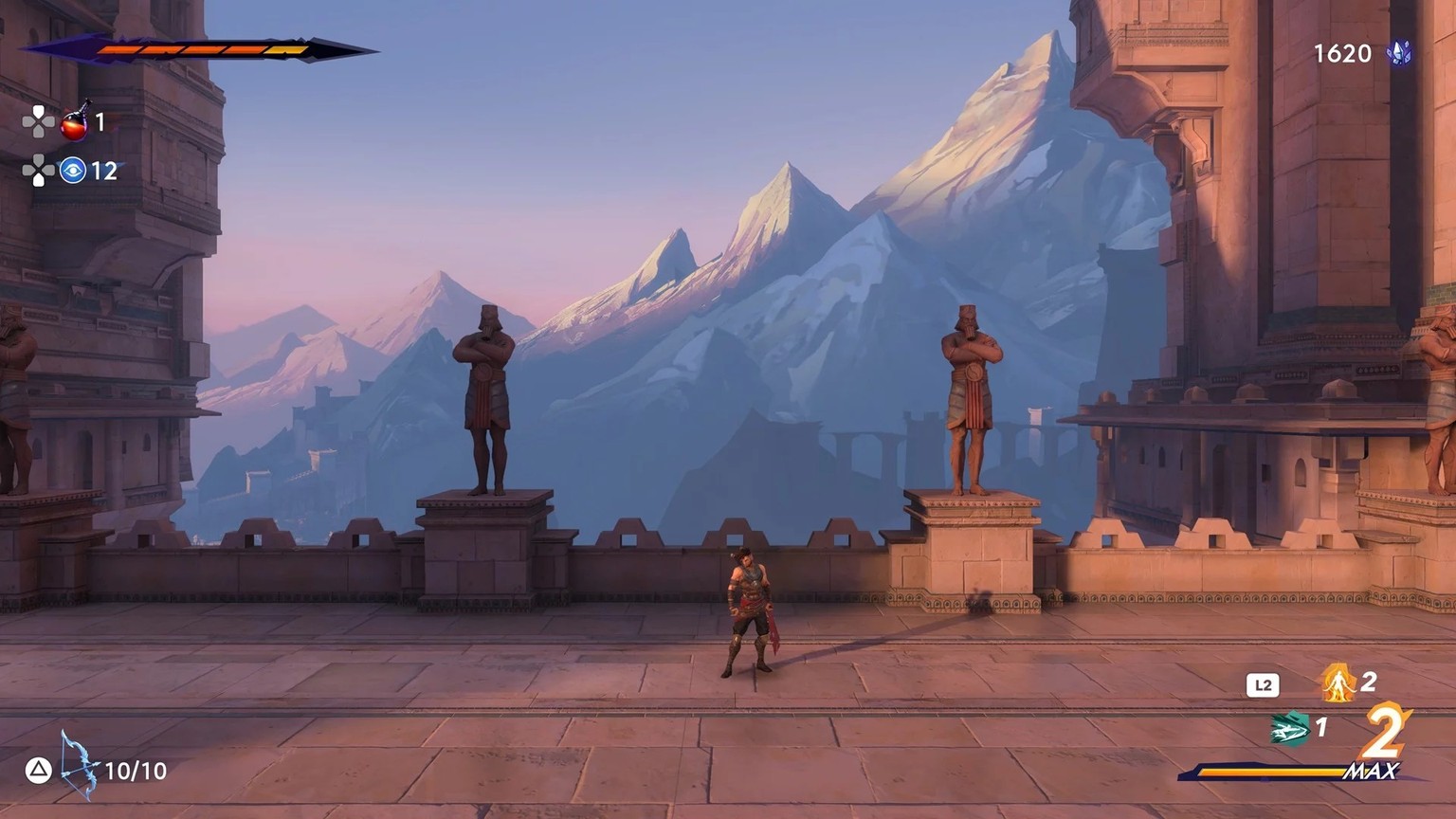Viewport: 1456px width, 819px height.
Task: Select the bow weapon icon
Action: point(79,766)
